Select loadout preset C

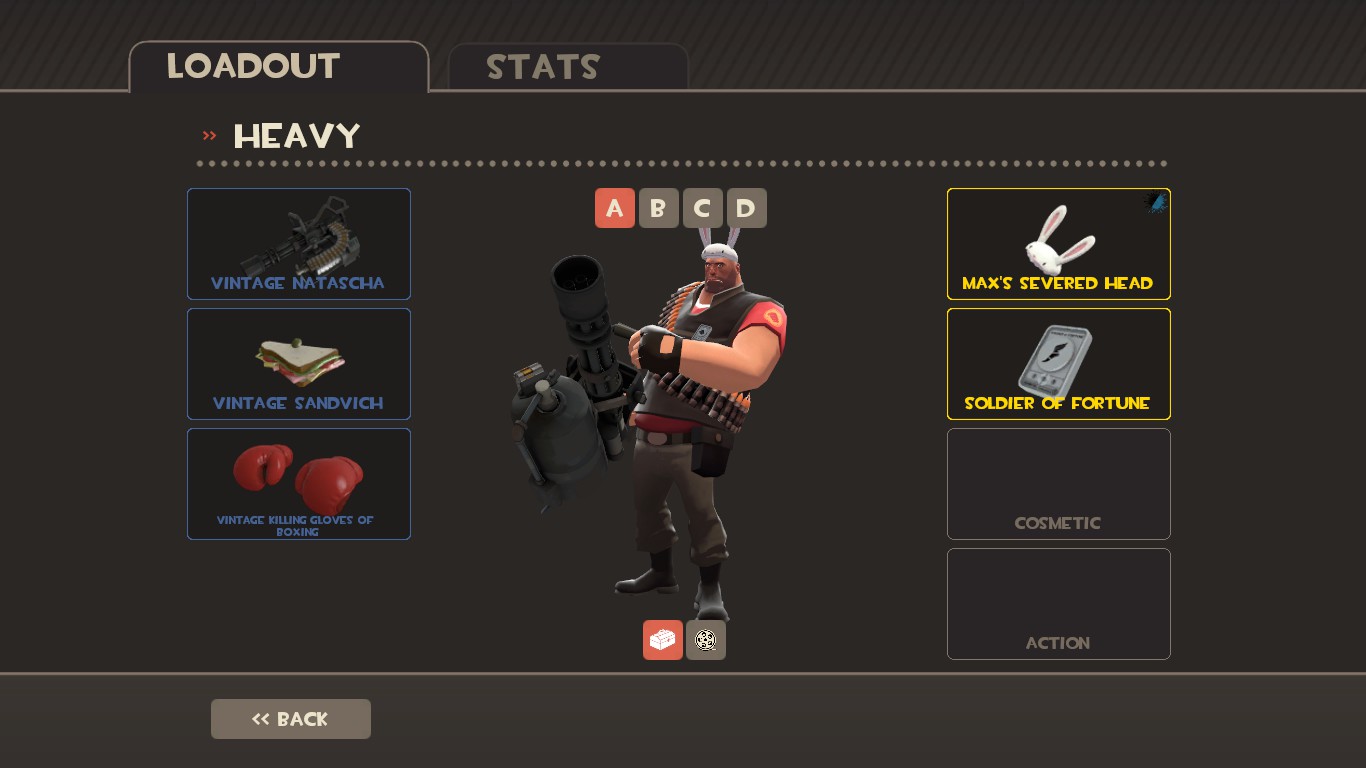[x=702, y=208]
